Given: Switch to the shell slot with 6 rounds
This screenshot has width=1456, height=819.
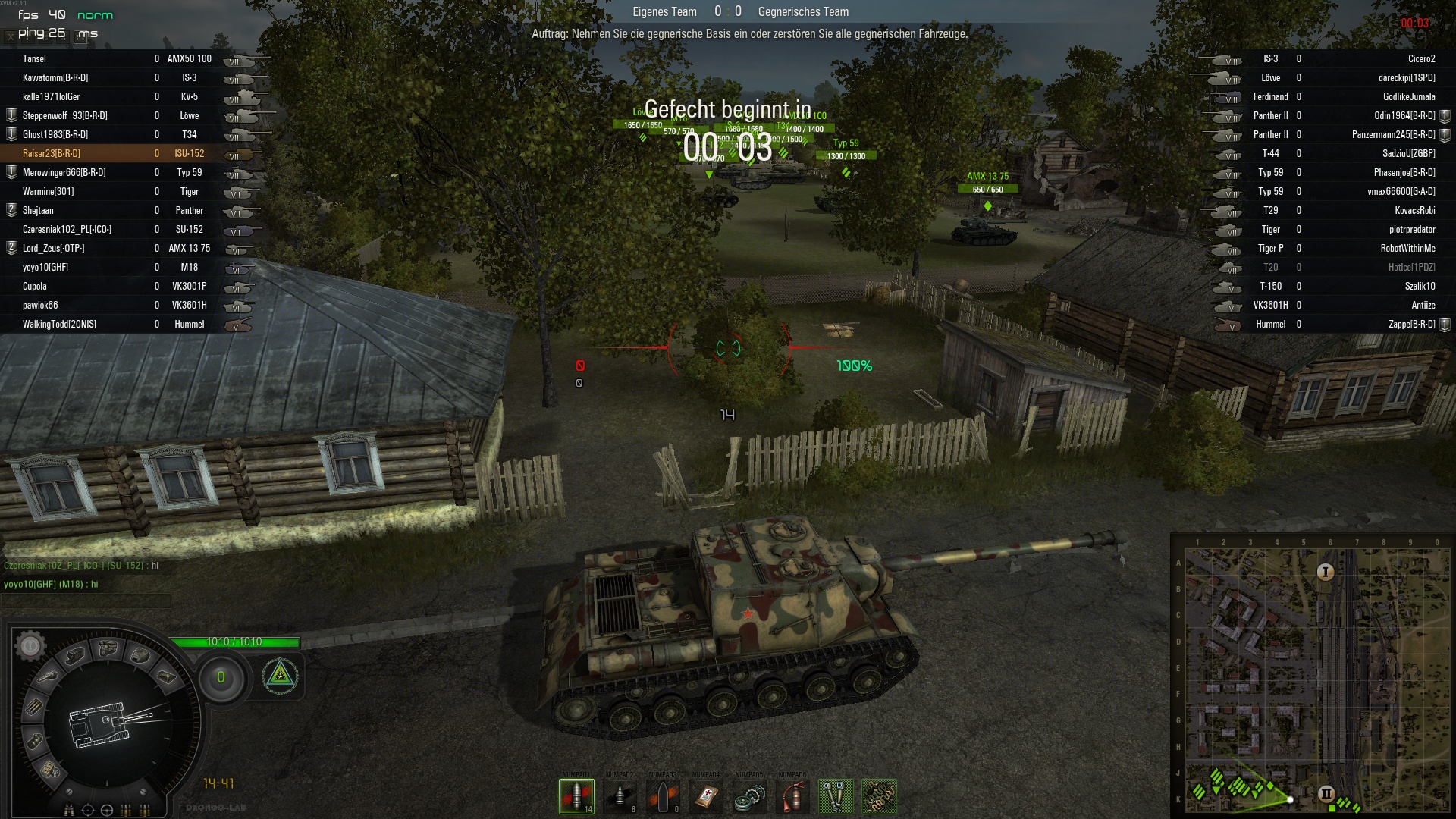Looking at the screenshot, I should click(x=620, y=796).
